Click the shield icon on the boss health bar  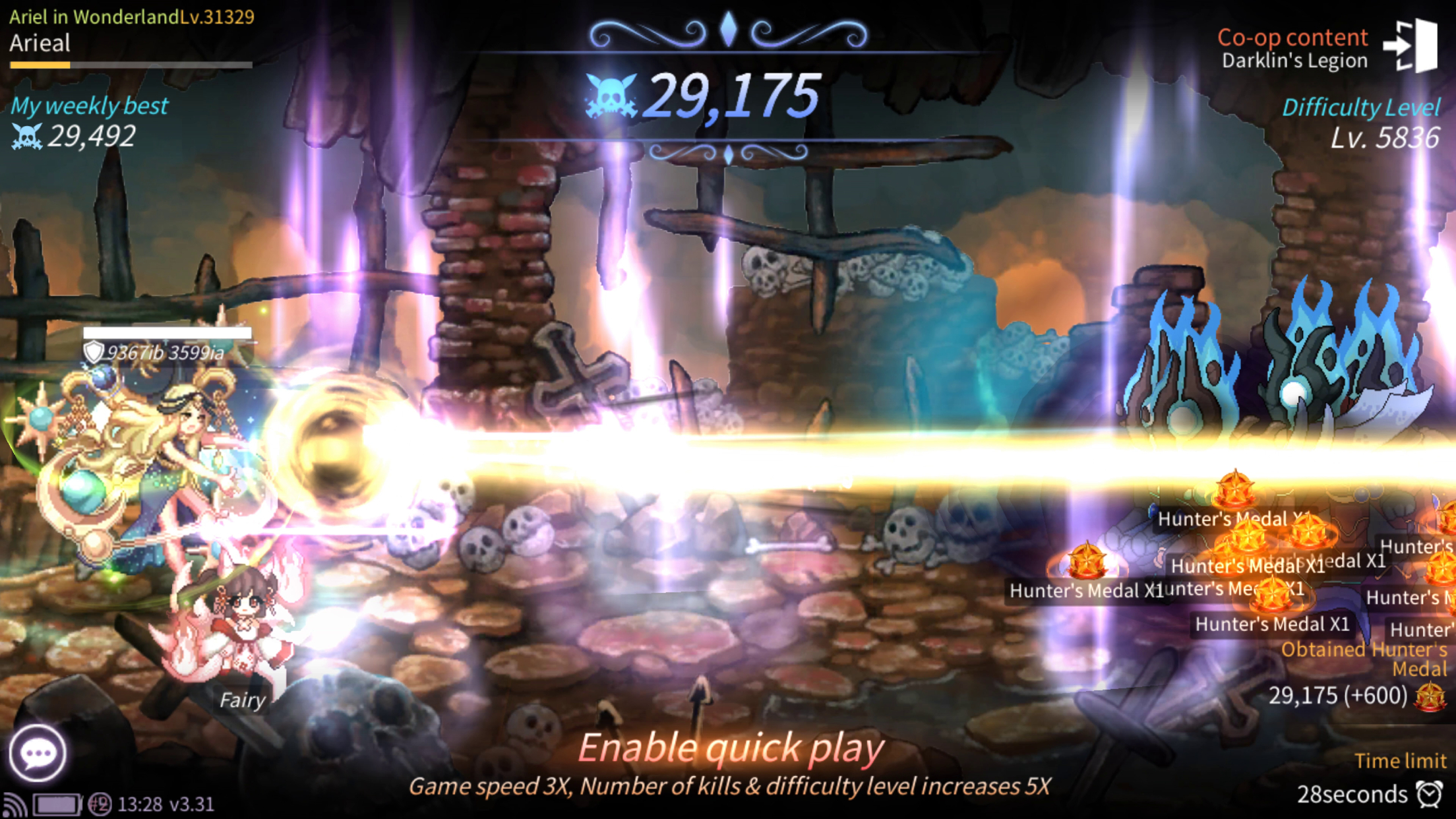click(x=93, y=353)
